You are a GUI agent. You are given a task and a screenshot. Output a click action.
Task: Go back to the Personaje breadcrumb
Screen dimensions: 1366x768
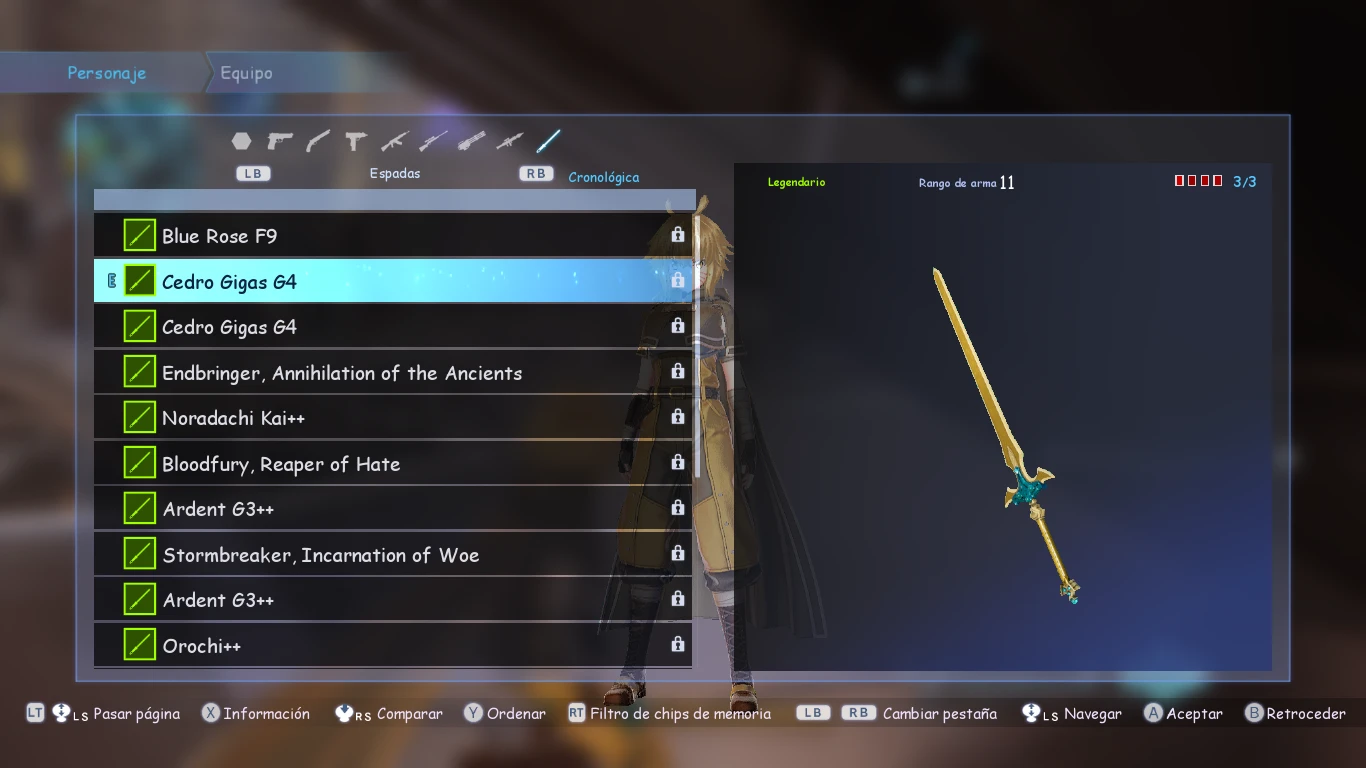pyautogui.click(x=106, y=73)
